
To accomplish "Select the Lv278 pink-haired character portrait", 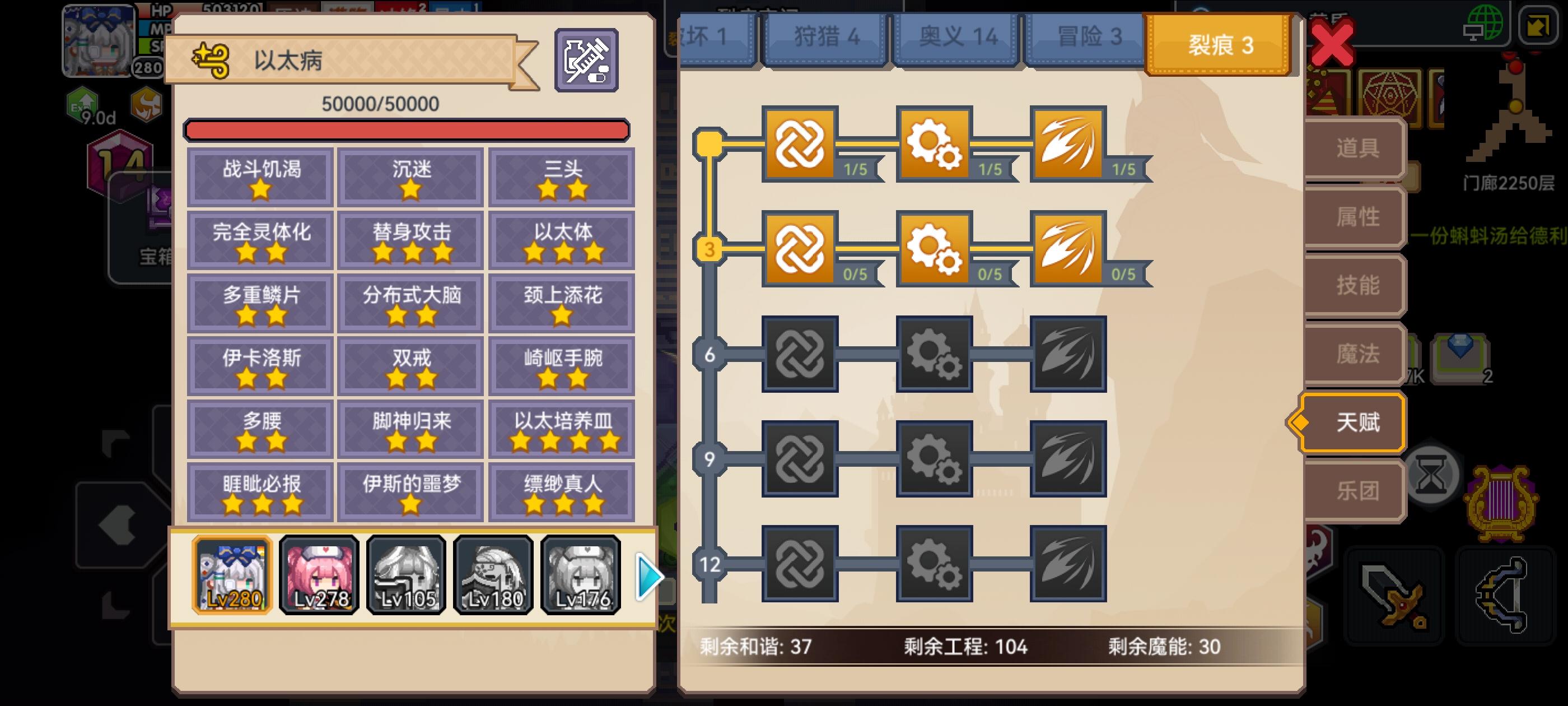I will [319, 574].
